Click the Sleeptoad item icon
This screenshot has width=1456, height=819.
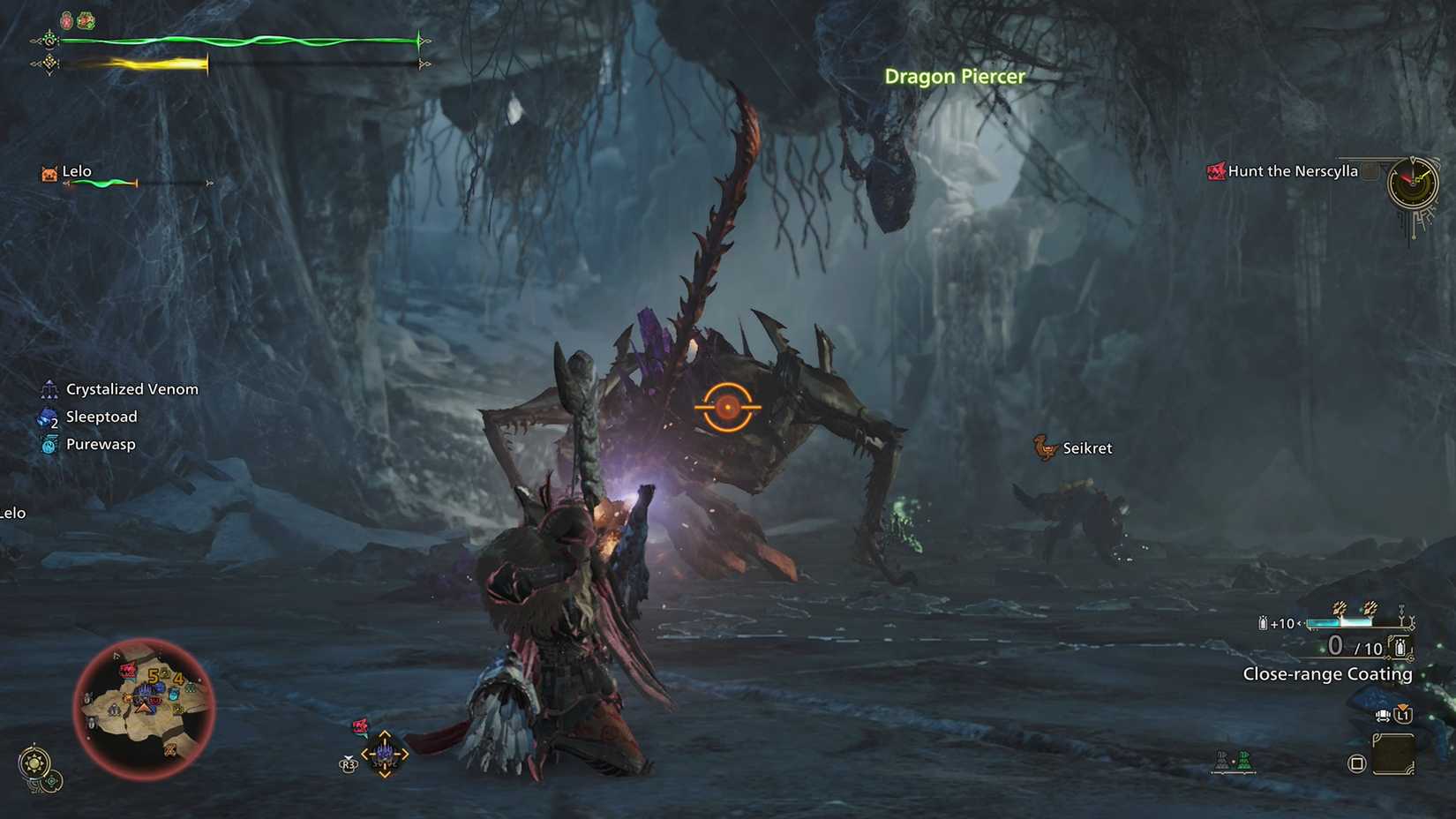pos(47,417)
